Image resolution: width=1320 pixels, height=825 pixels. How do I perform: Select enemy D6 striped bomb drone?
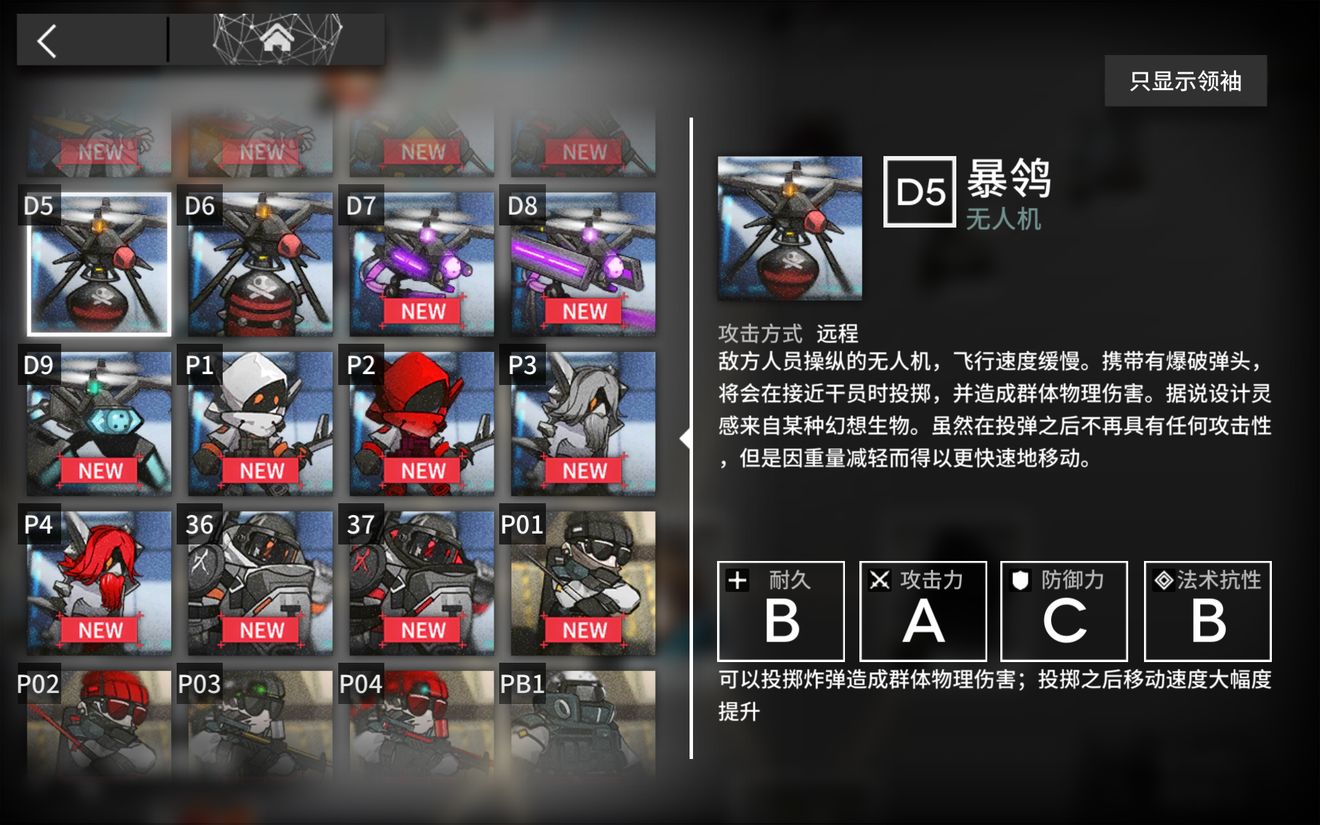[x=261, y=265]
